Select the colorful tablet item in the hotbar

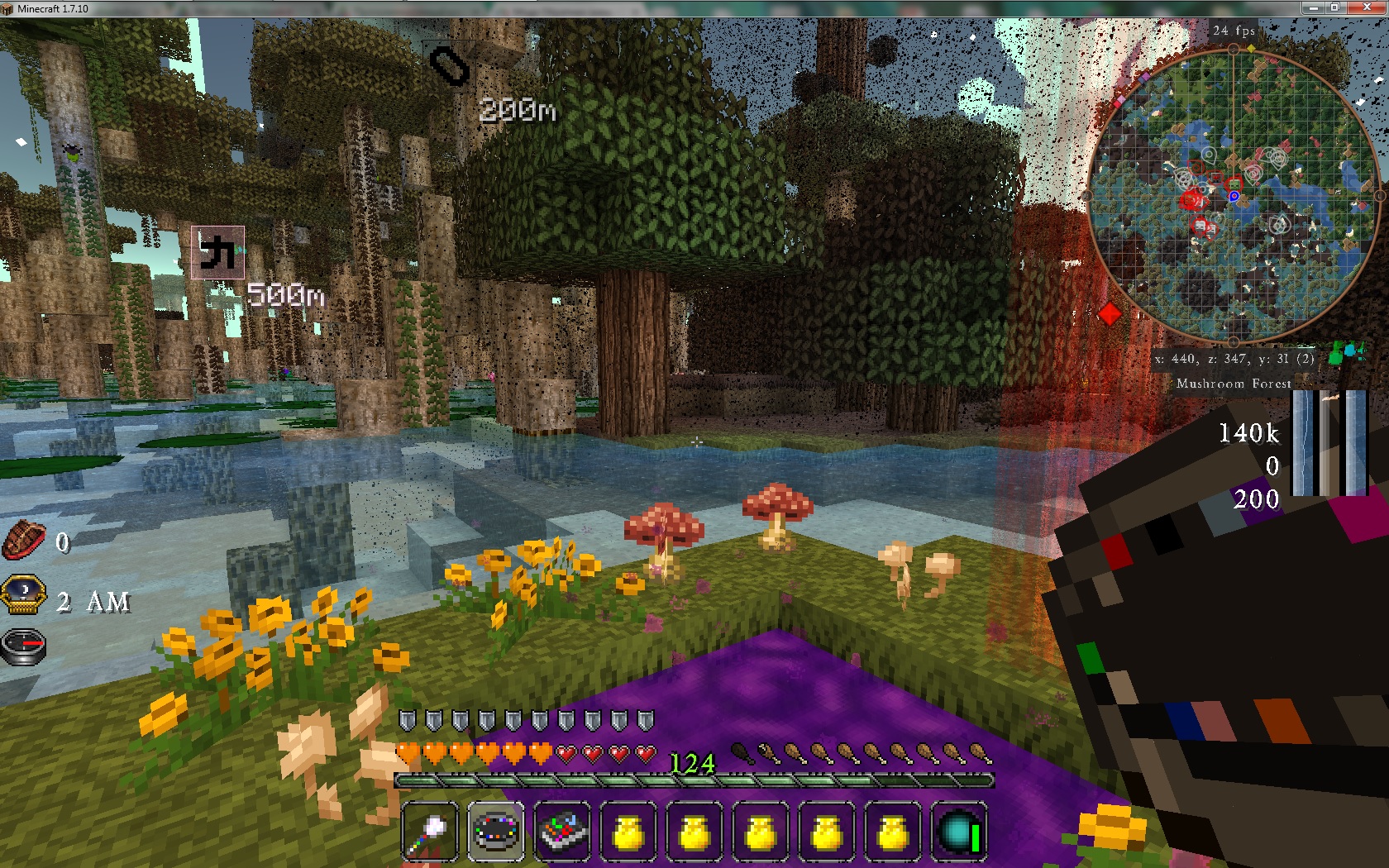pos(562,830)
